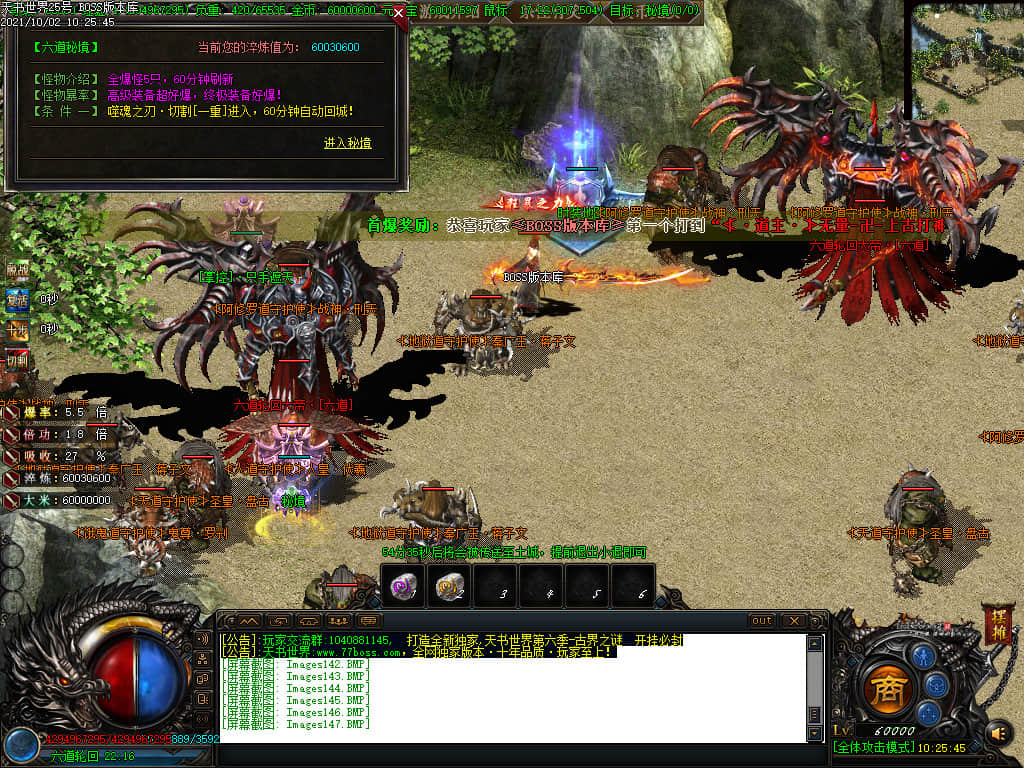Select the top 巅战 skill icon
The width and height of the screenshot is (1024, 768).
17,269
